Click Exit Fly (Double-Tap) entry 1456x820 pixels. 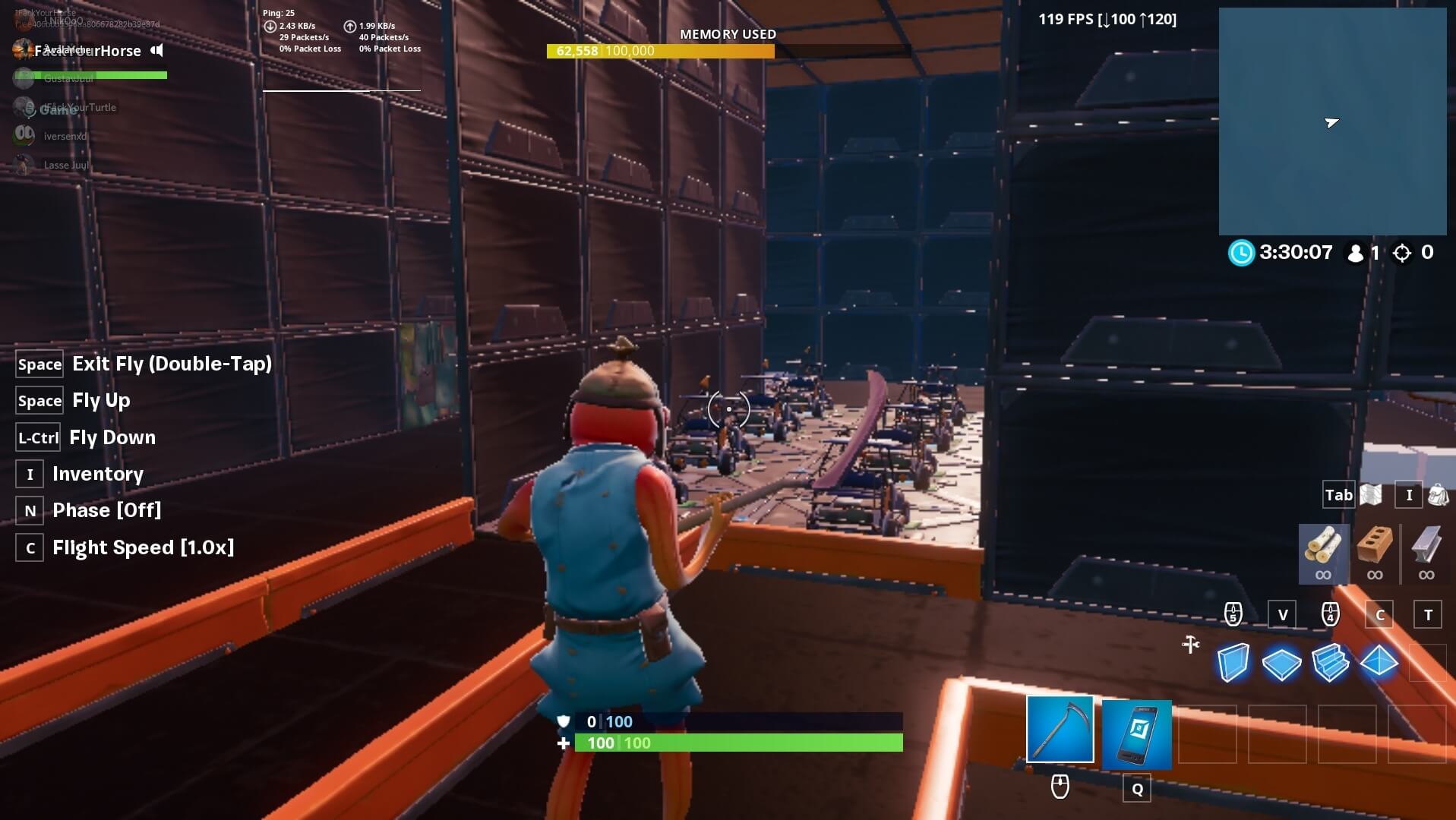point(172,364)
